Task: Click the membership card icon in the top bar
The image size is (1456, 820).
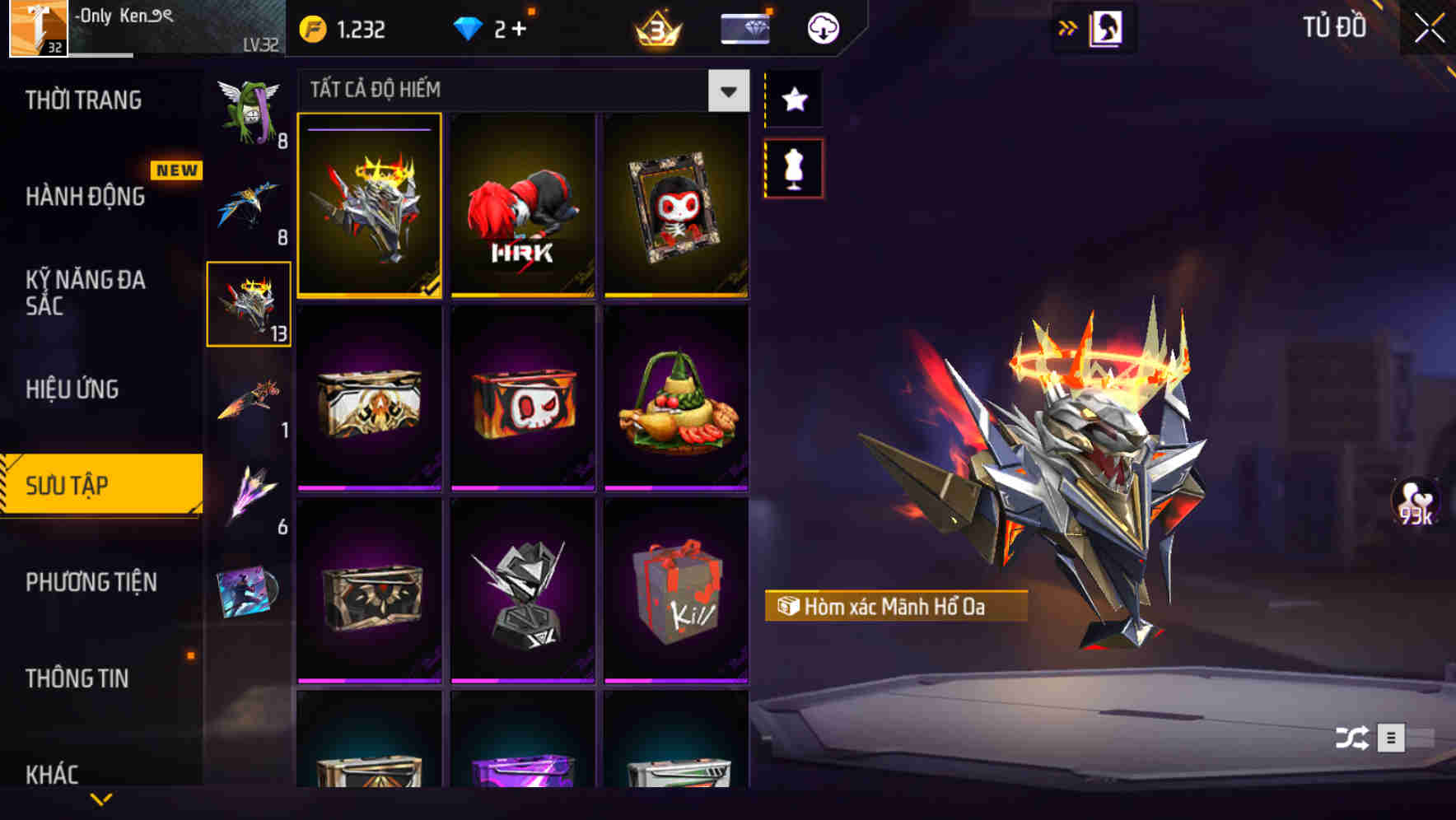Action: point(744,27)
